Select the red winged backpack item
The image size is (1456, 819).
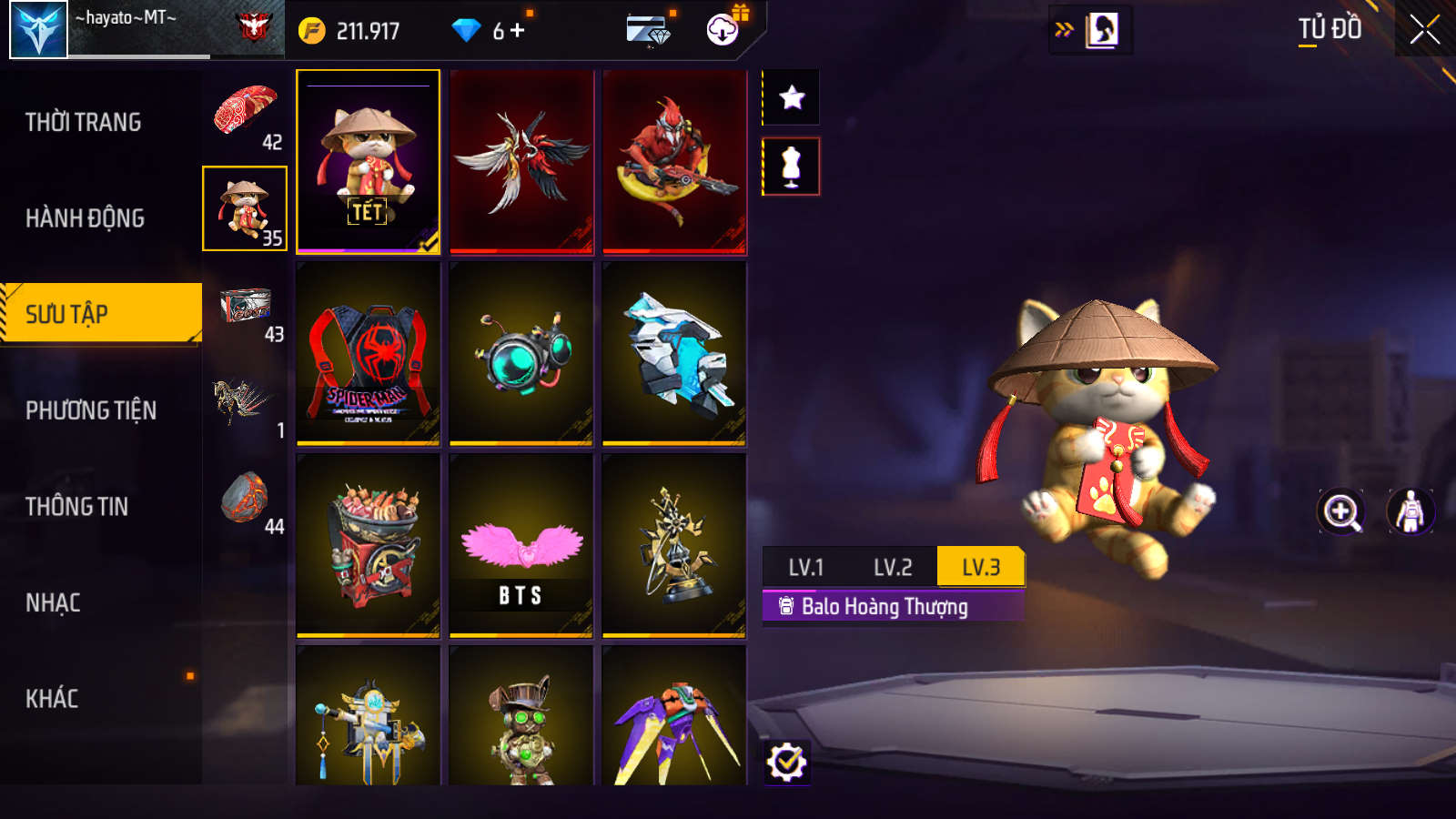521,162
